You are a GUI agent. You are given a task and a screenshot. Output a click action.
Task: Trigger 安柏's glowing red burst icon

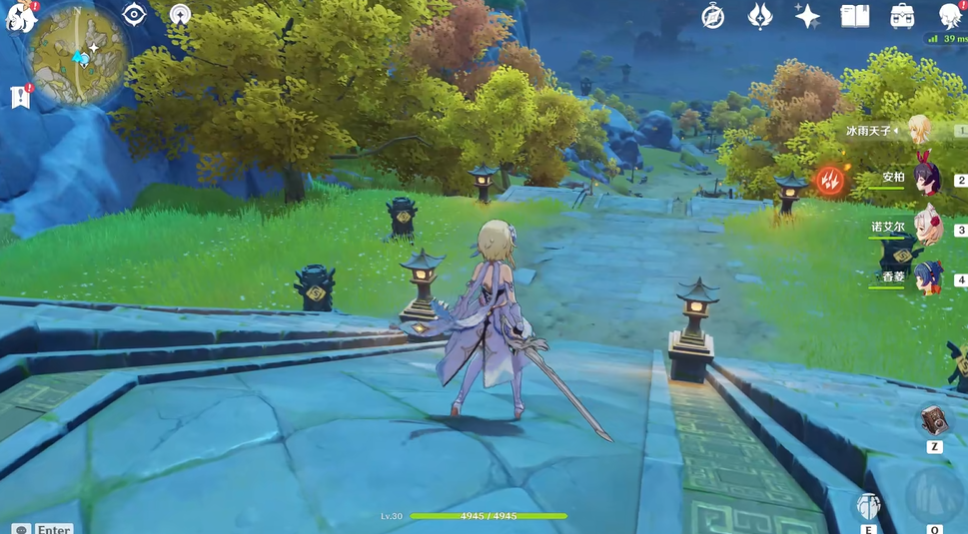pos(830,181)
